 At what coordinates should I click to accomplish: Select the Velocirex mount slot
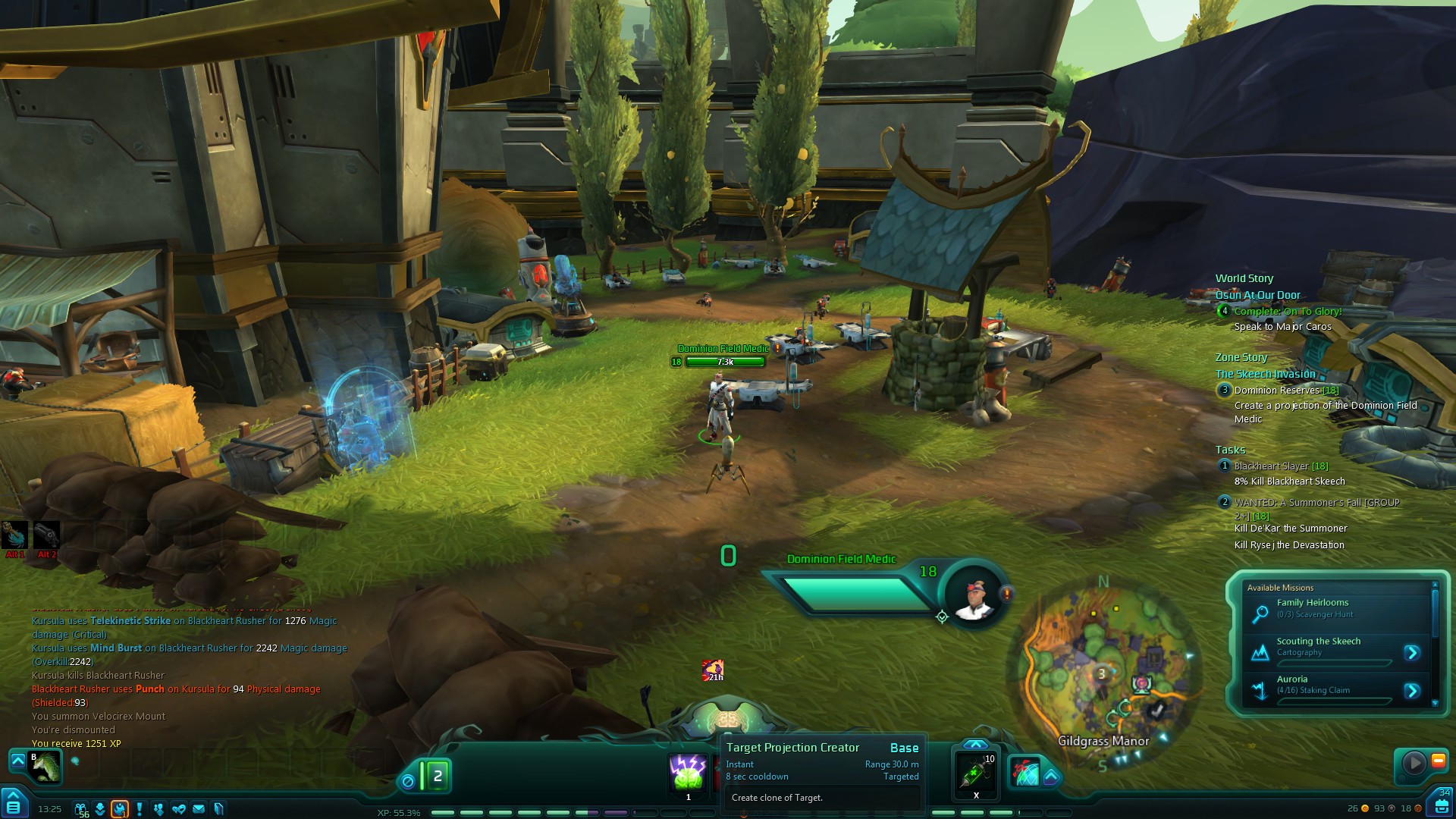(44, 766)
